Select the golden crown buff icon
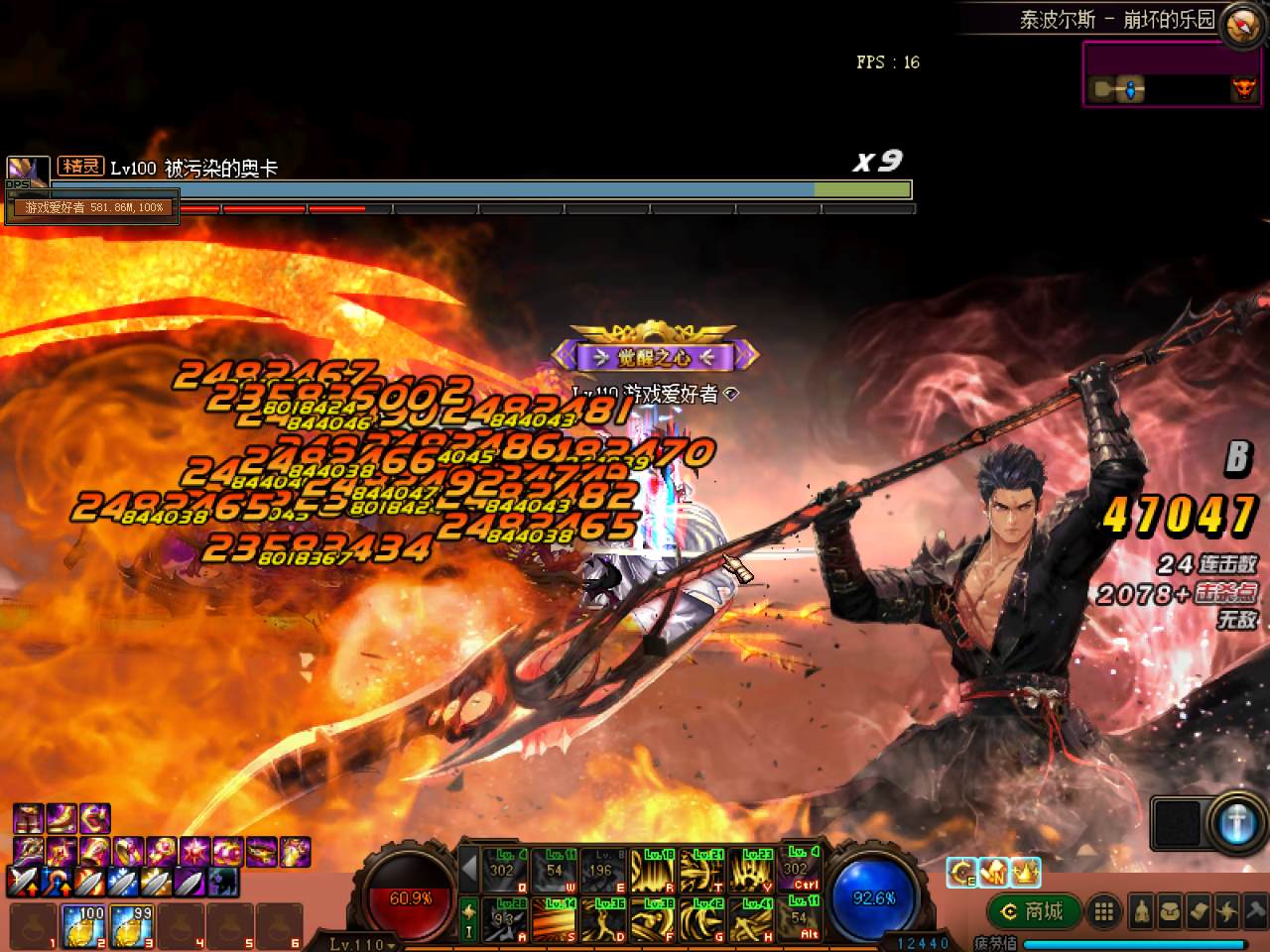This screenshot has height=952, width=1270. [1026, 872]
